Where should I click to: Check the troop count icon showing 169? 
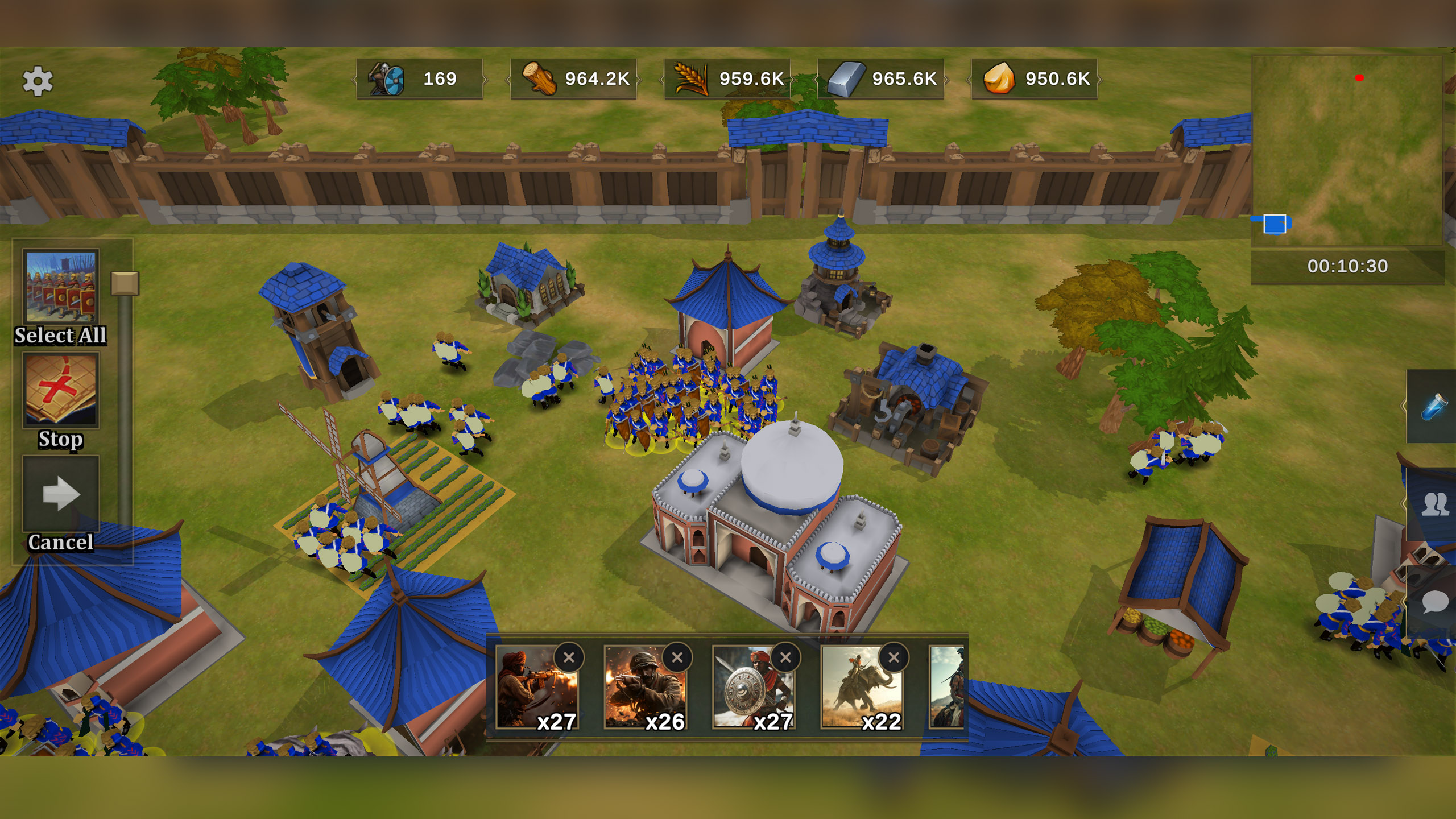click(x=386, y=80)
